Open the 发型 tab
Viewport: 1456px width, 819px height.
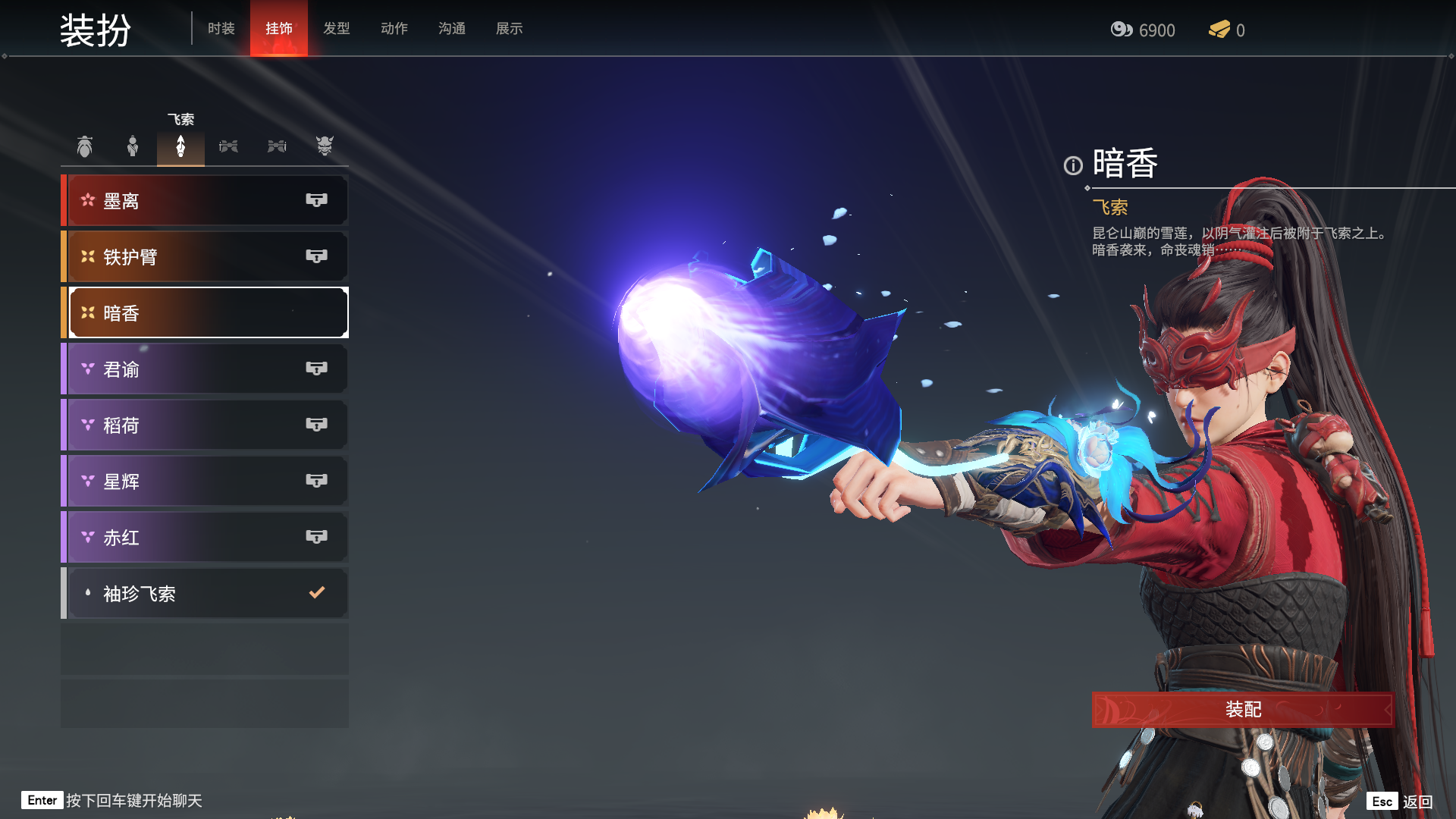point(336,29)
